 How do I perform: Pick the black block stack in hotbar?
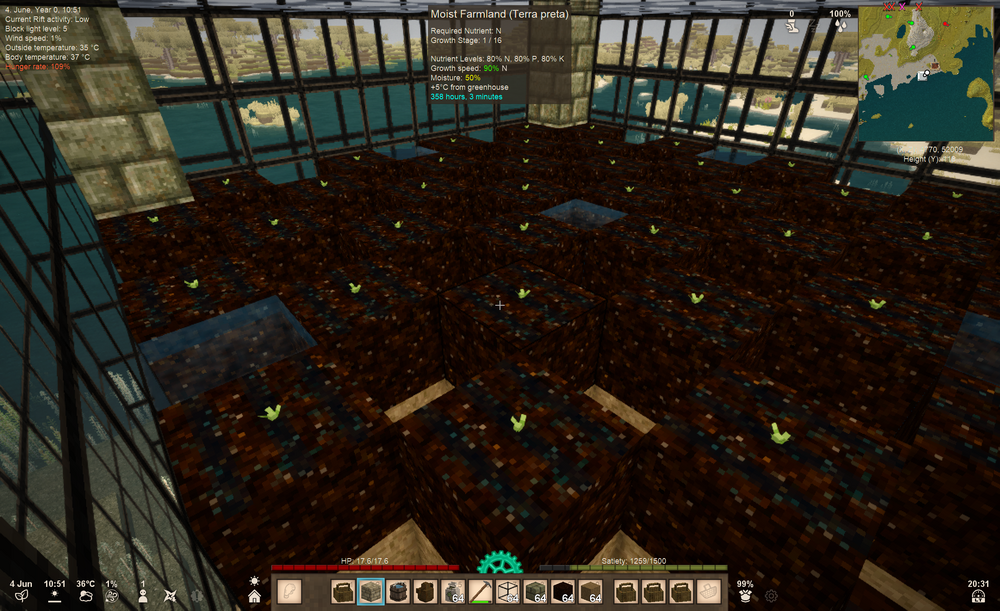click(x=565, y=592)
